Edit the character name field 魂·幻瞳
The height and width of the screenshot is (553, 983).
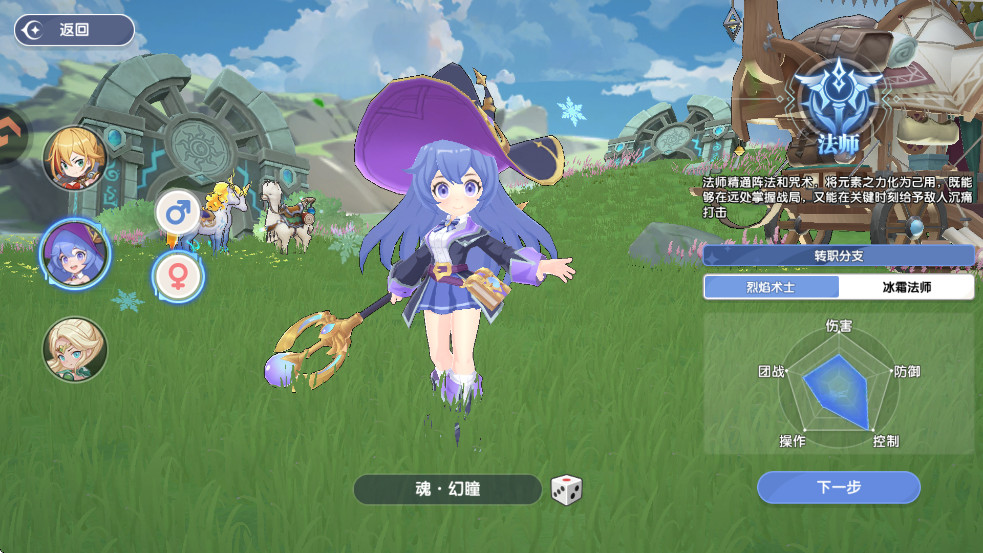pyautogui.click(x=447, y=489)
